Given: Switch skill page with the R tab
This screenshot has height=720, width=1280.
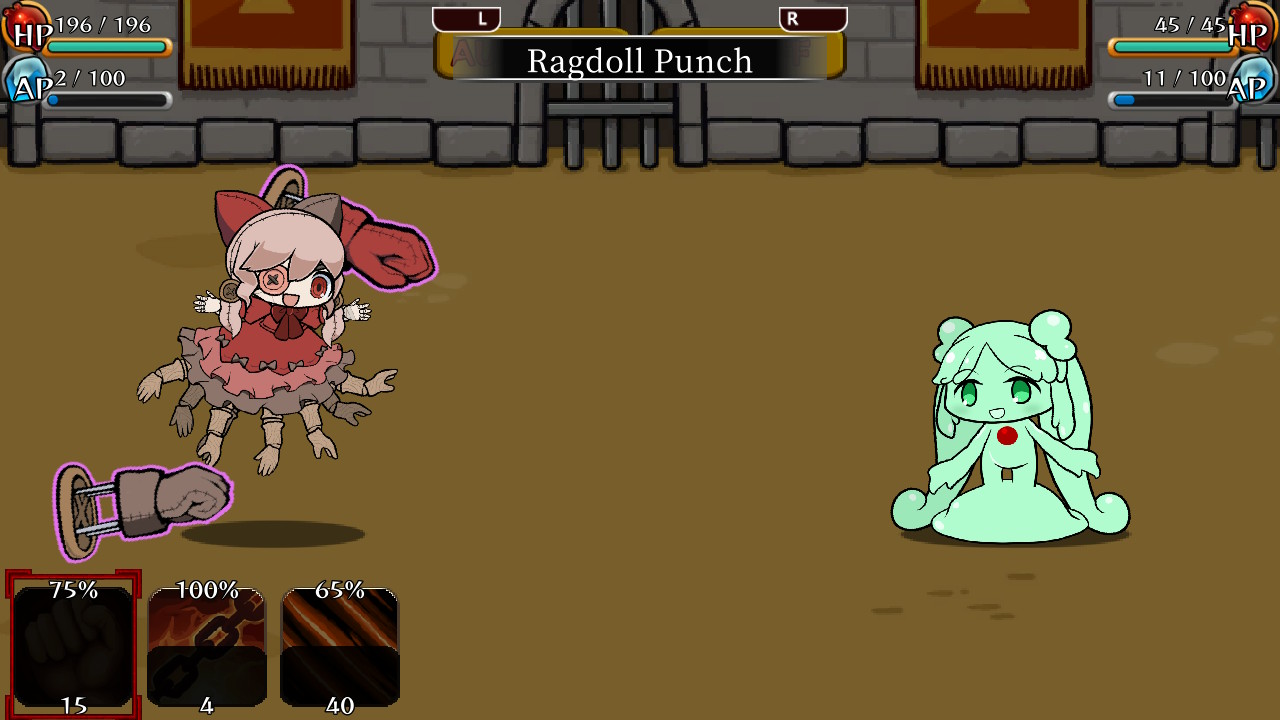Looking at the screenshot, I should point(811,18).
